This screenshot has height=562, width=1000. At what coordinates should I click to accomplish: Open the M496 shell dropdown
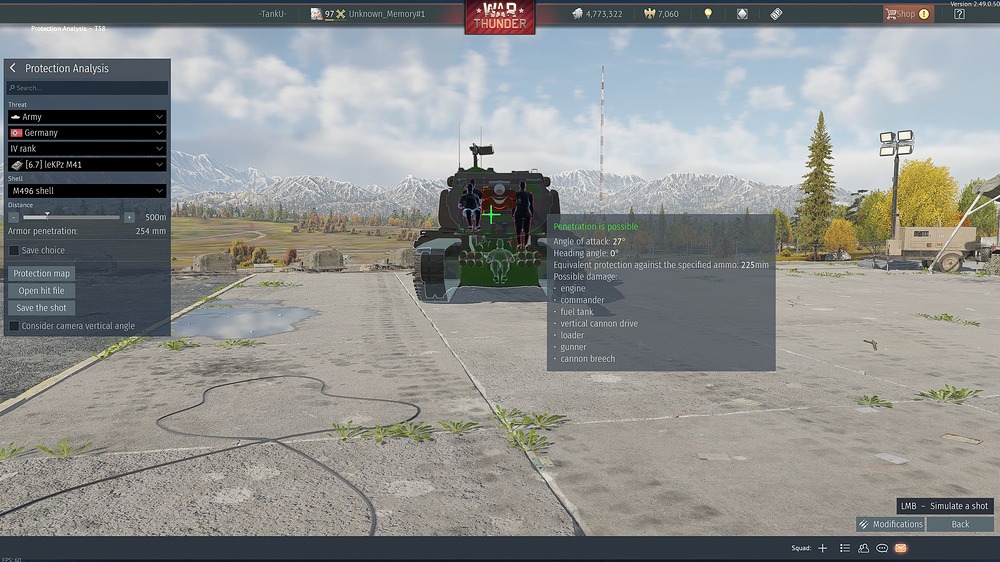pos(87,190)
